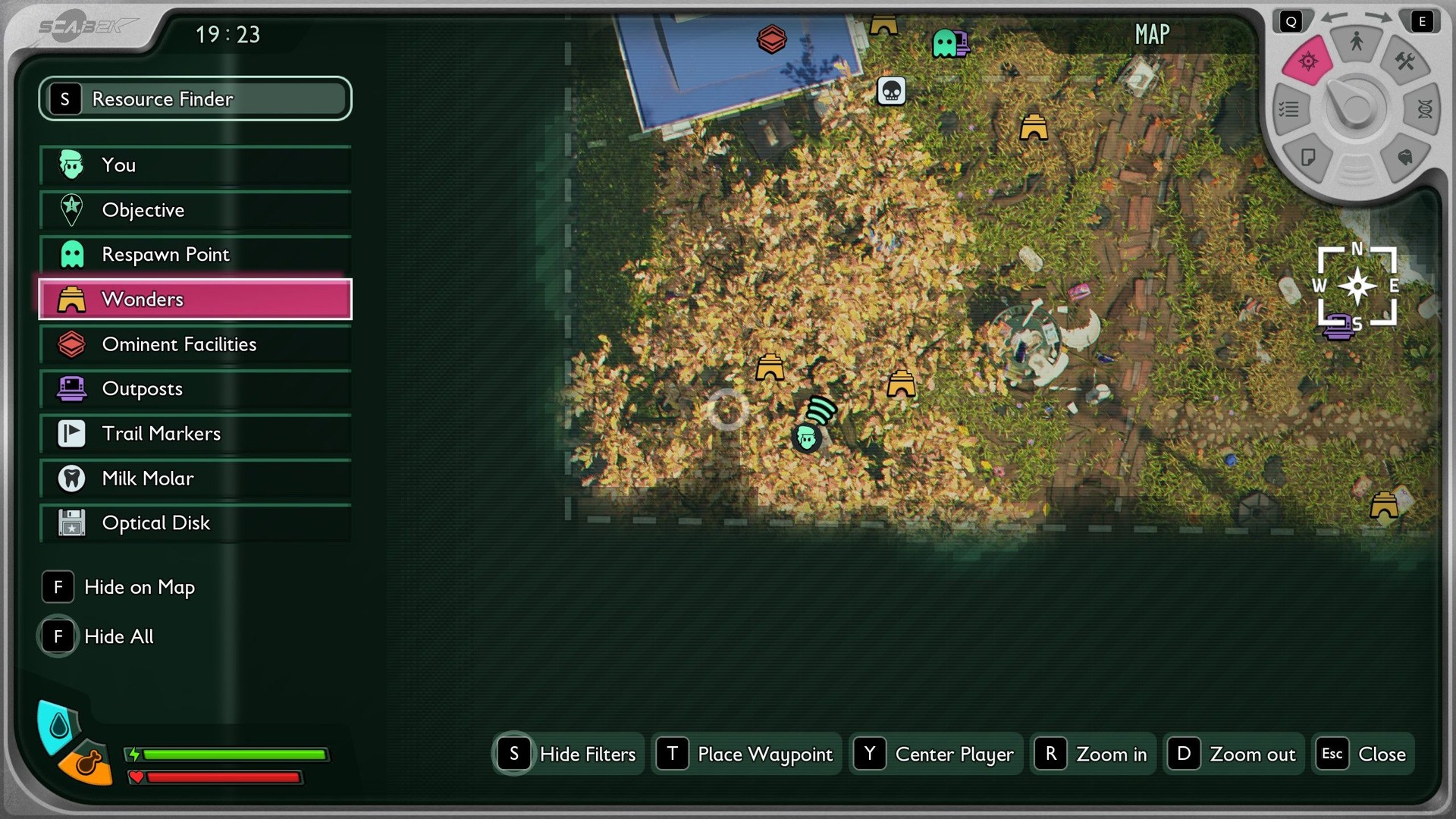Open the Resource Finder
1456x819 pixels.
click(x=195, y=99)
